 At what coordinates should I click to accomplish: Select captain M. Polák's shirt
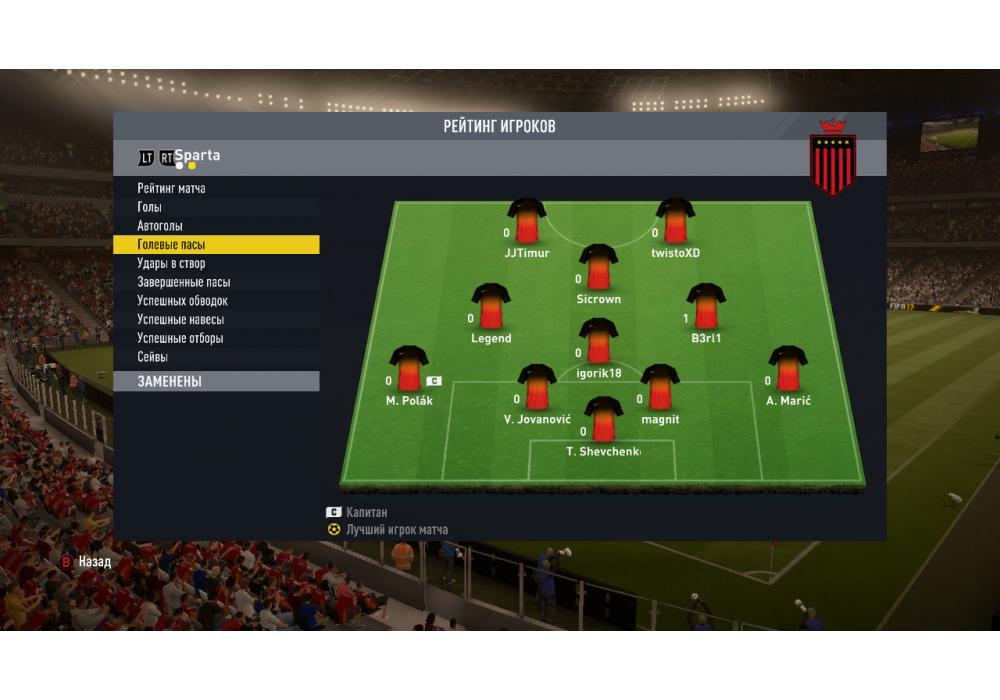[x=408, y=369]
